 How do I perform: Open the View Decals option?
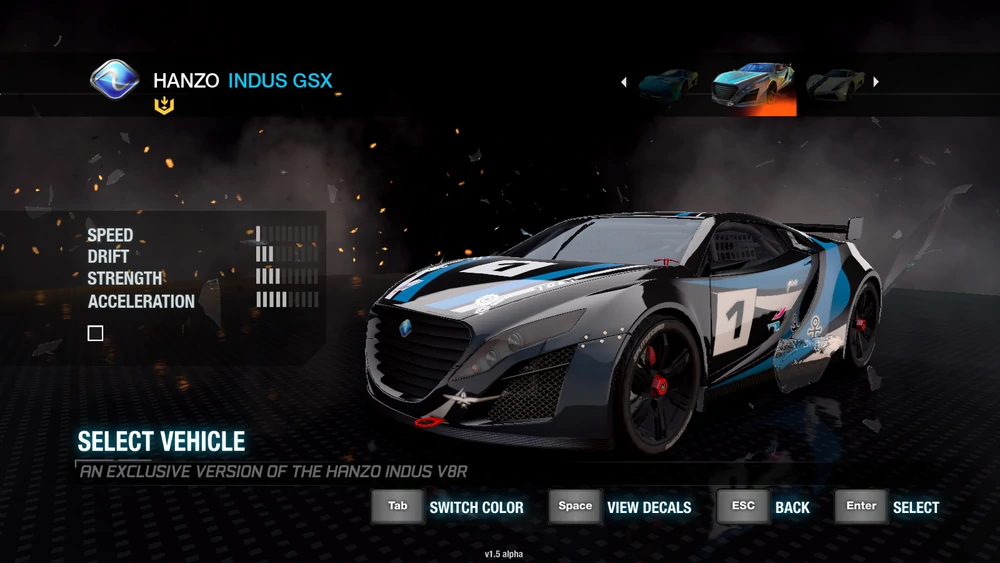[x=621, y=507]
